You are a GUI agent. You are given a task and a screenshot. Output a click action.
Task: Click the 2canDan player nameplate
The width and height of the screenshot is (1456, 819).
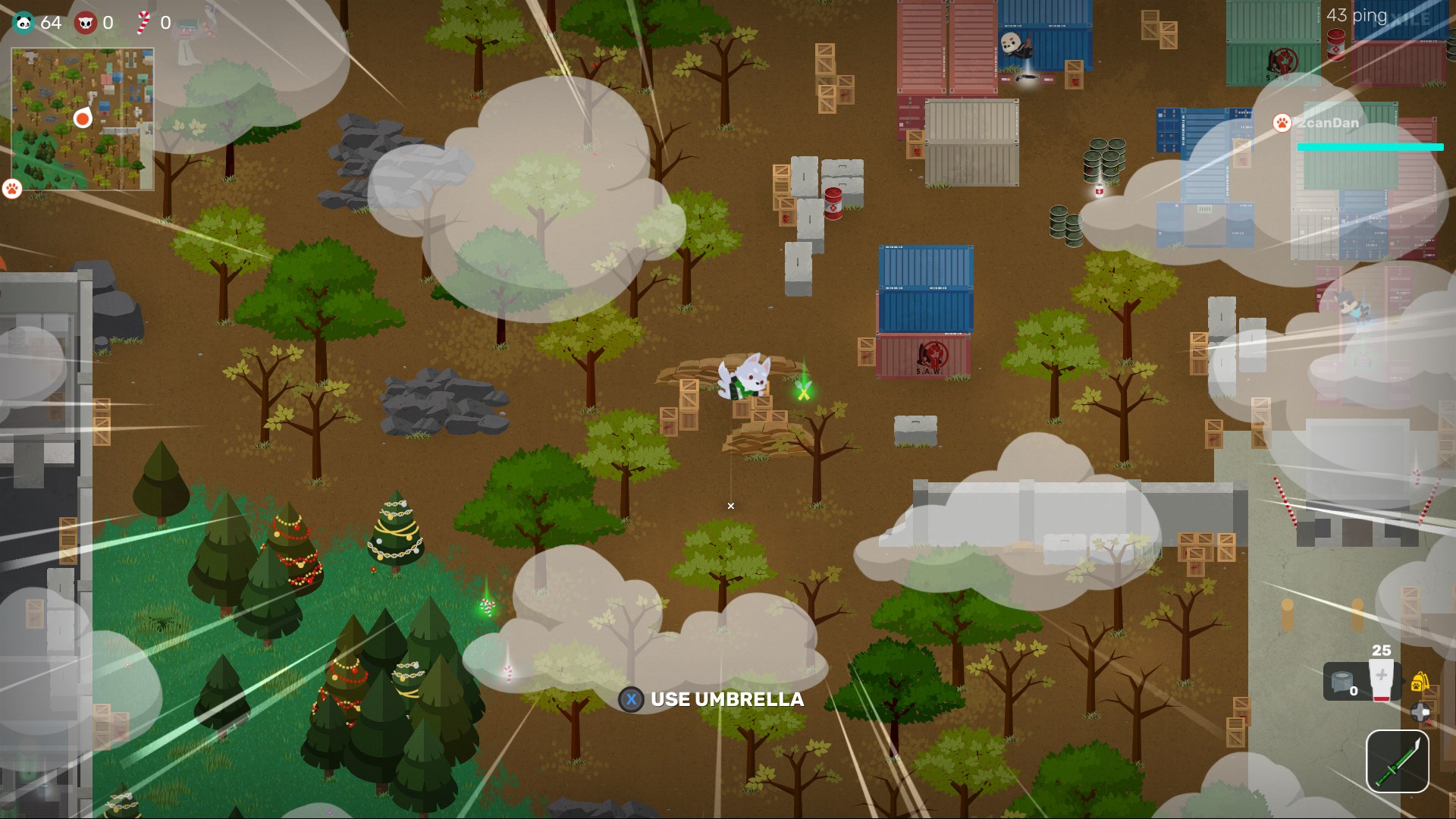pos(1327,122)
